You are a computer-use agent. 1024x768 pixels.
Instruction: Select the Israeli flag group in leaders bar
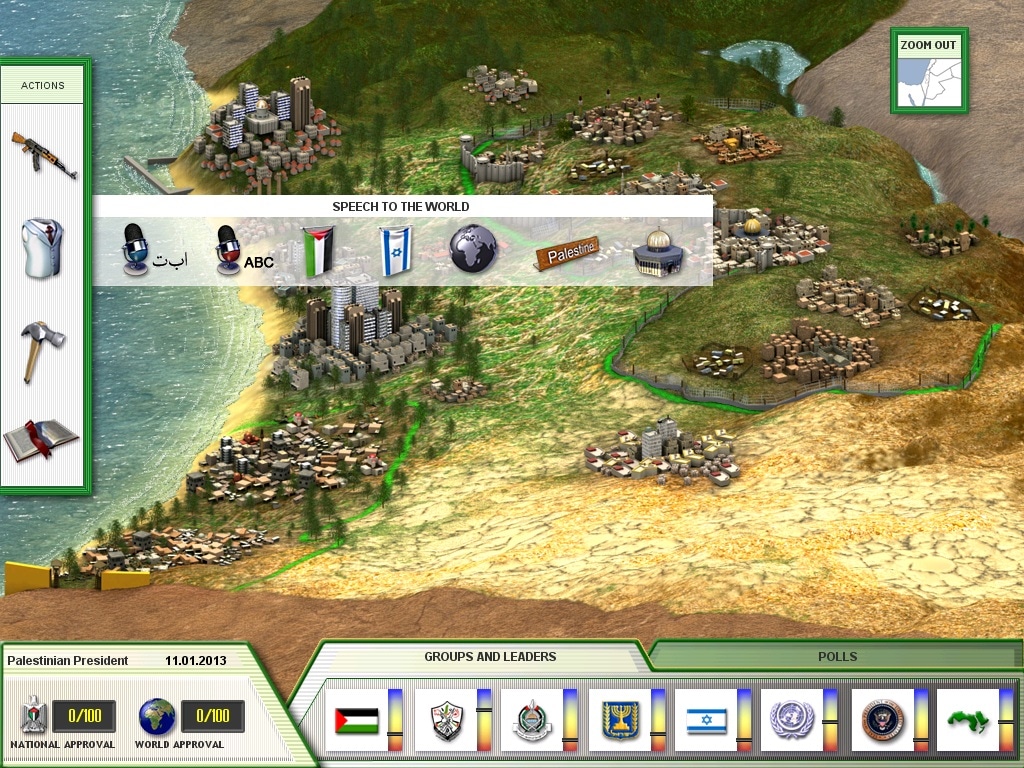click(707, 719)
